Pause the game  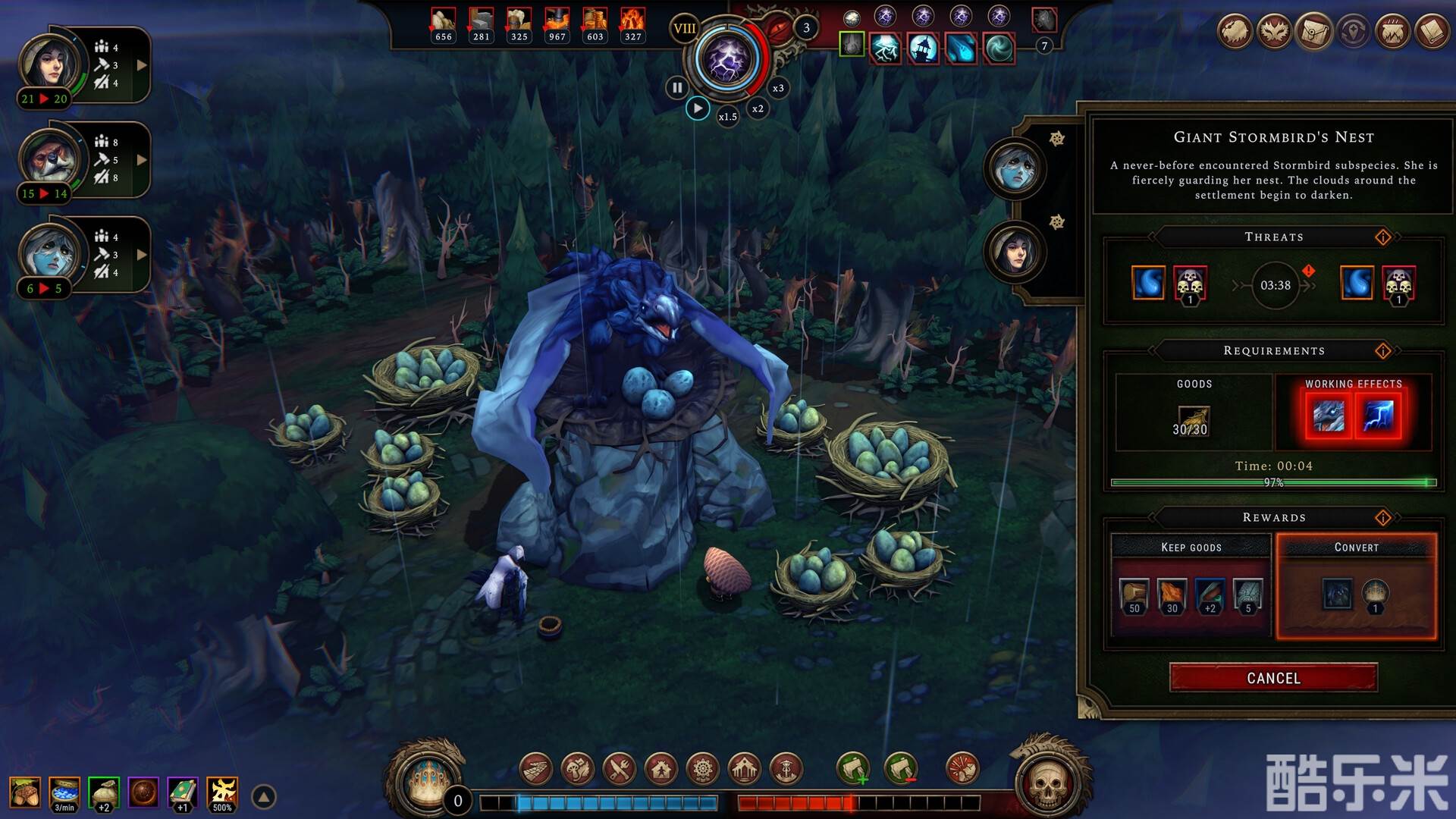point(676,88)
